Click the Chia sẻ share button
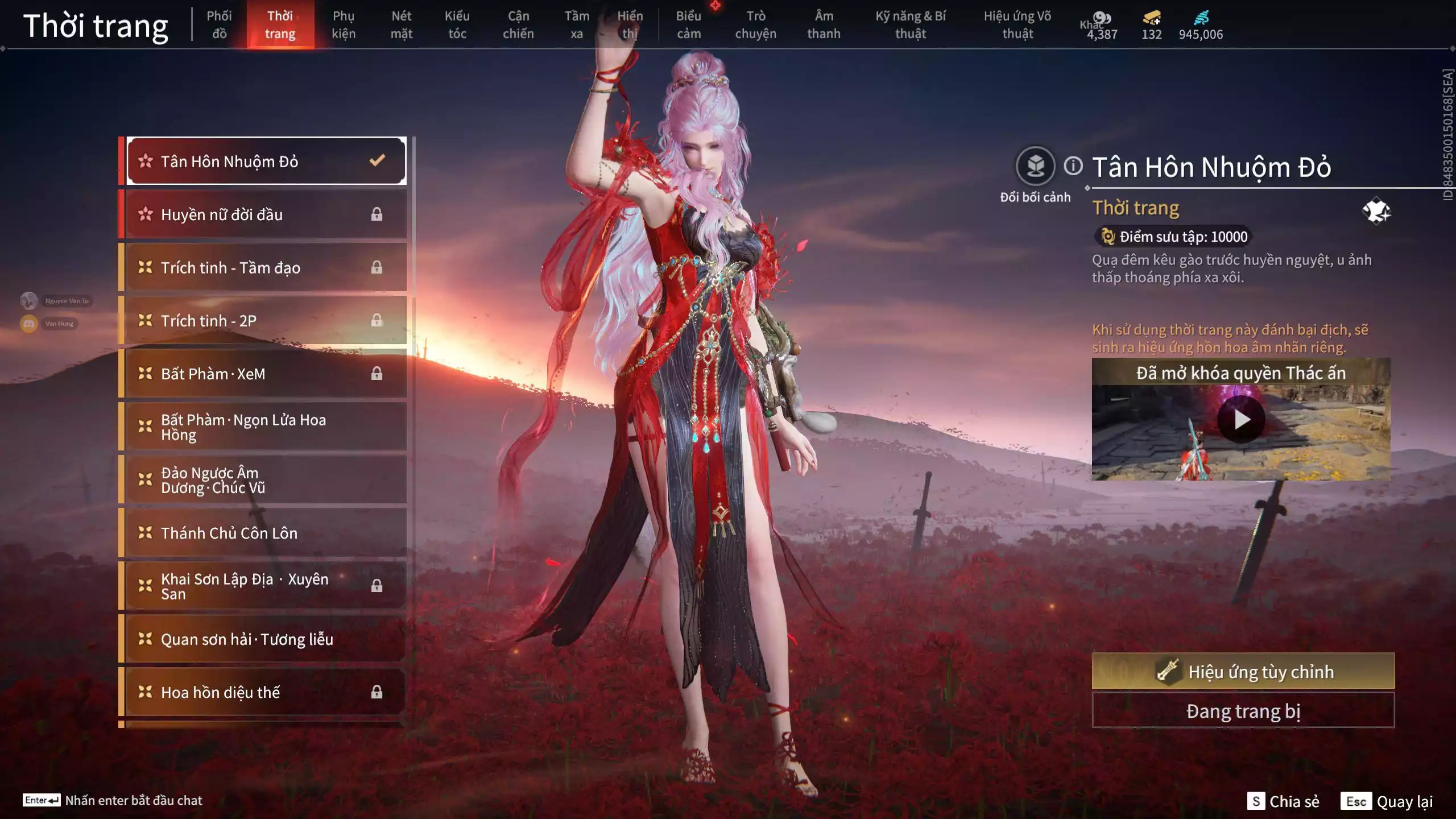Image resolution: width=1456 pixels, height=819 pixels. (x=1283, y=801)
